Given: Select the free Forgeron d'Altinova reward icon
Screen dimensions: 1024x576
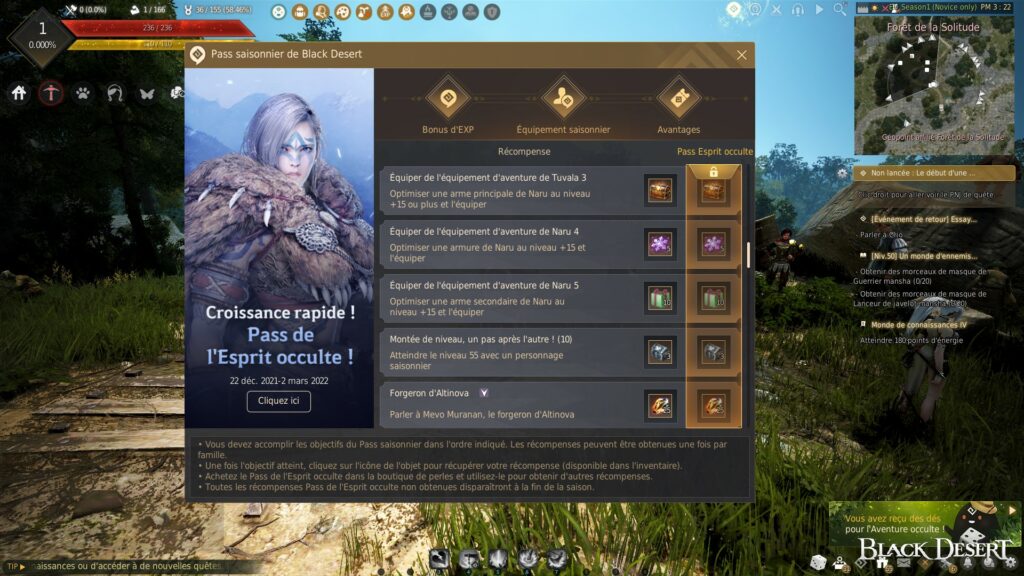Looking at the screenshot, I should [x=659, y=404].
